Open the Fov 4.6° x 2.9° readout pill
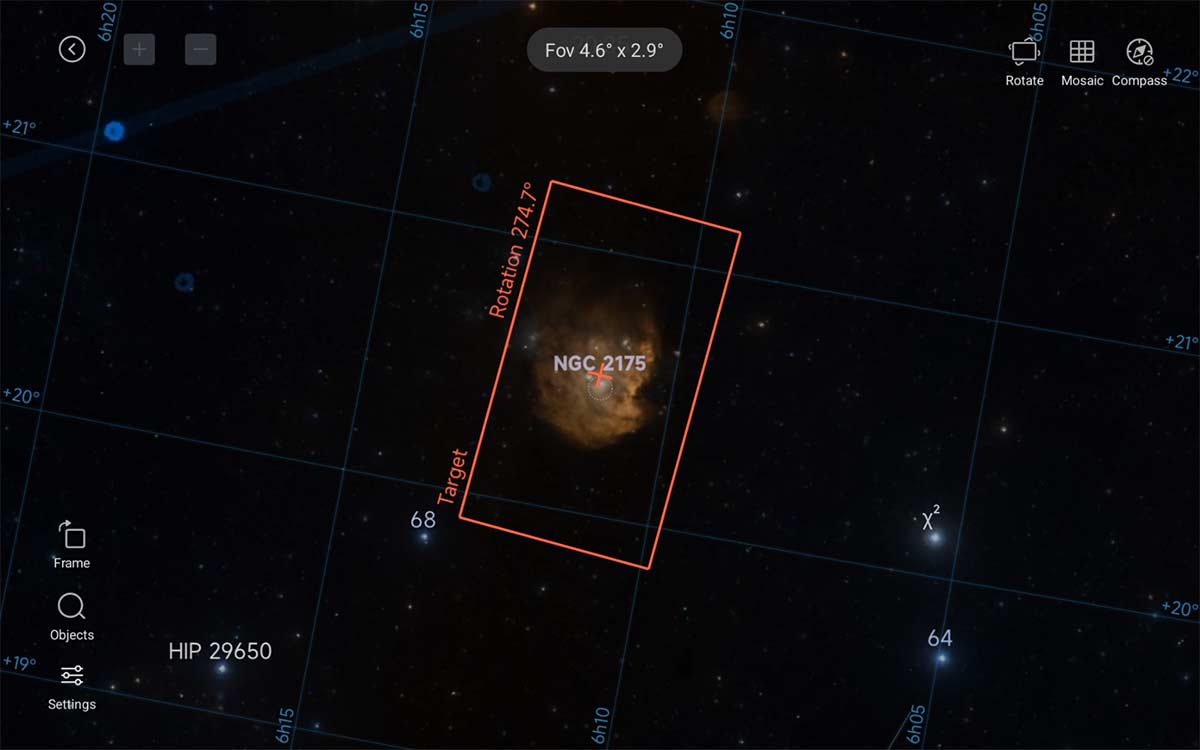 tap(604, 50)
